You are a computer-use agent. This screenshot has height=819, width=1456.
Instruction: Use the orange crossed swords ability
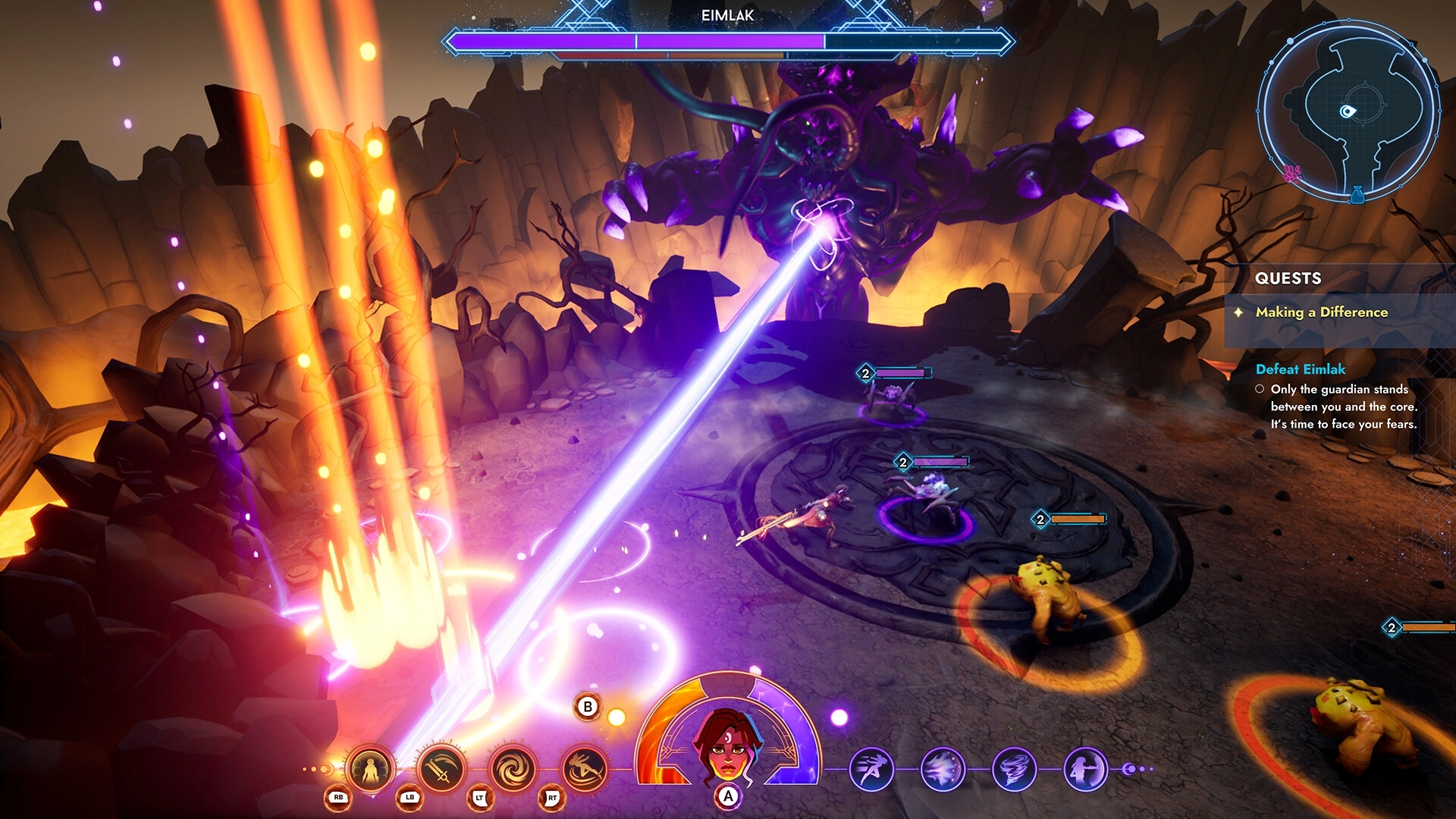[x=441, y=769]
